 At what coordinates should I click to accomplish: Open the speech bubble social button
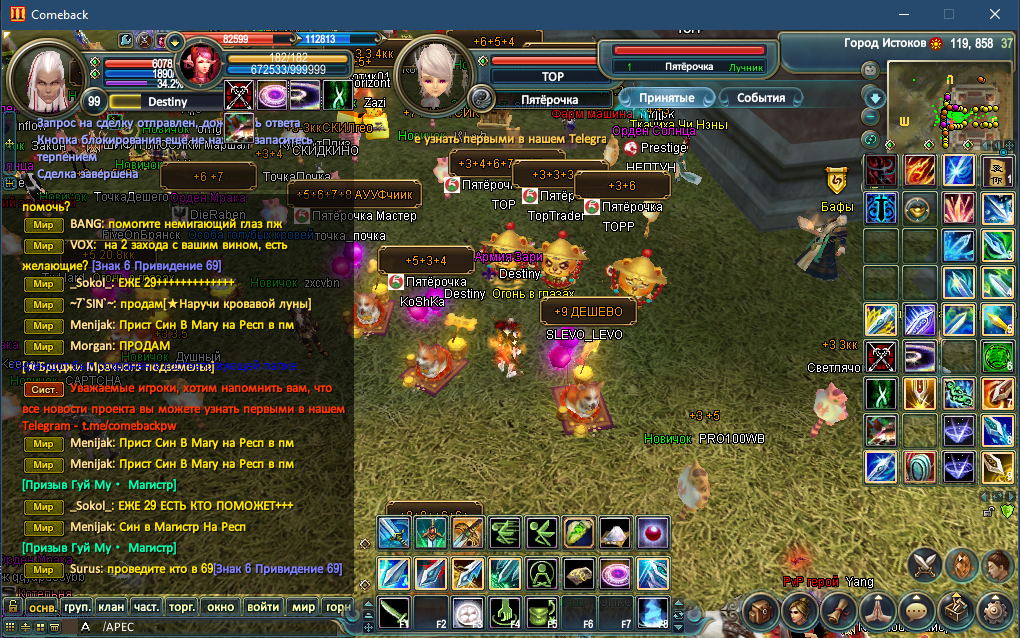point(916,609)
